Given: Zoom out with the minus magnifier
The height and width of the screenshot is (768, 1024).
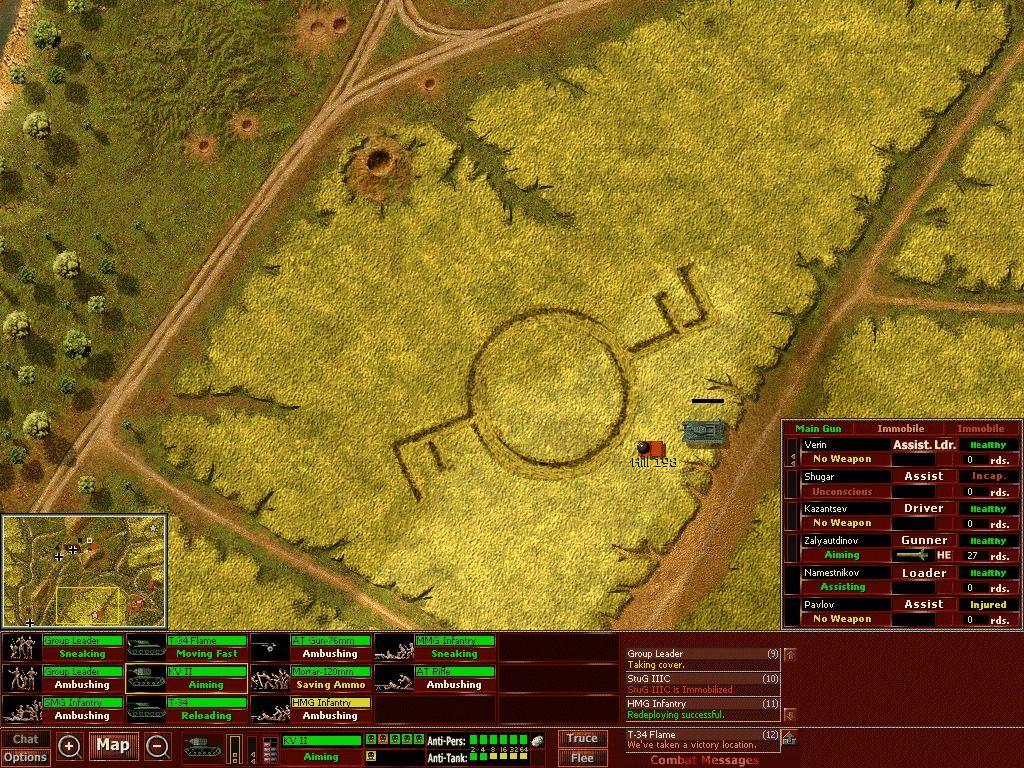Looking at the screenshot, I should 157,746.
